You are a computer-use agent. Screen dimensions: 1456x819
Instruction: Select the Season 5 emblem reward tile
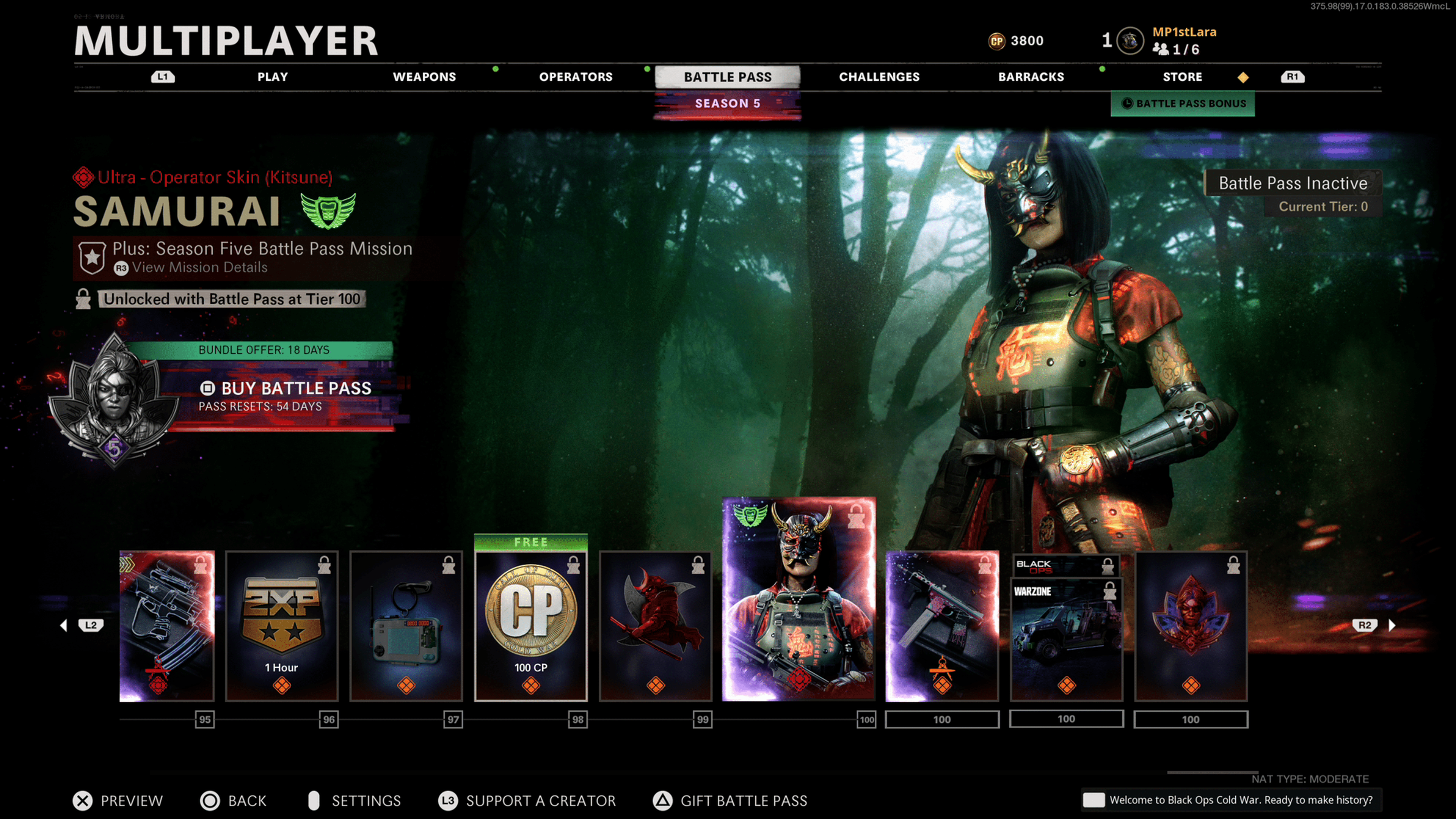click(x=1190, y=626)
